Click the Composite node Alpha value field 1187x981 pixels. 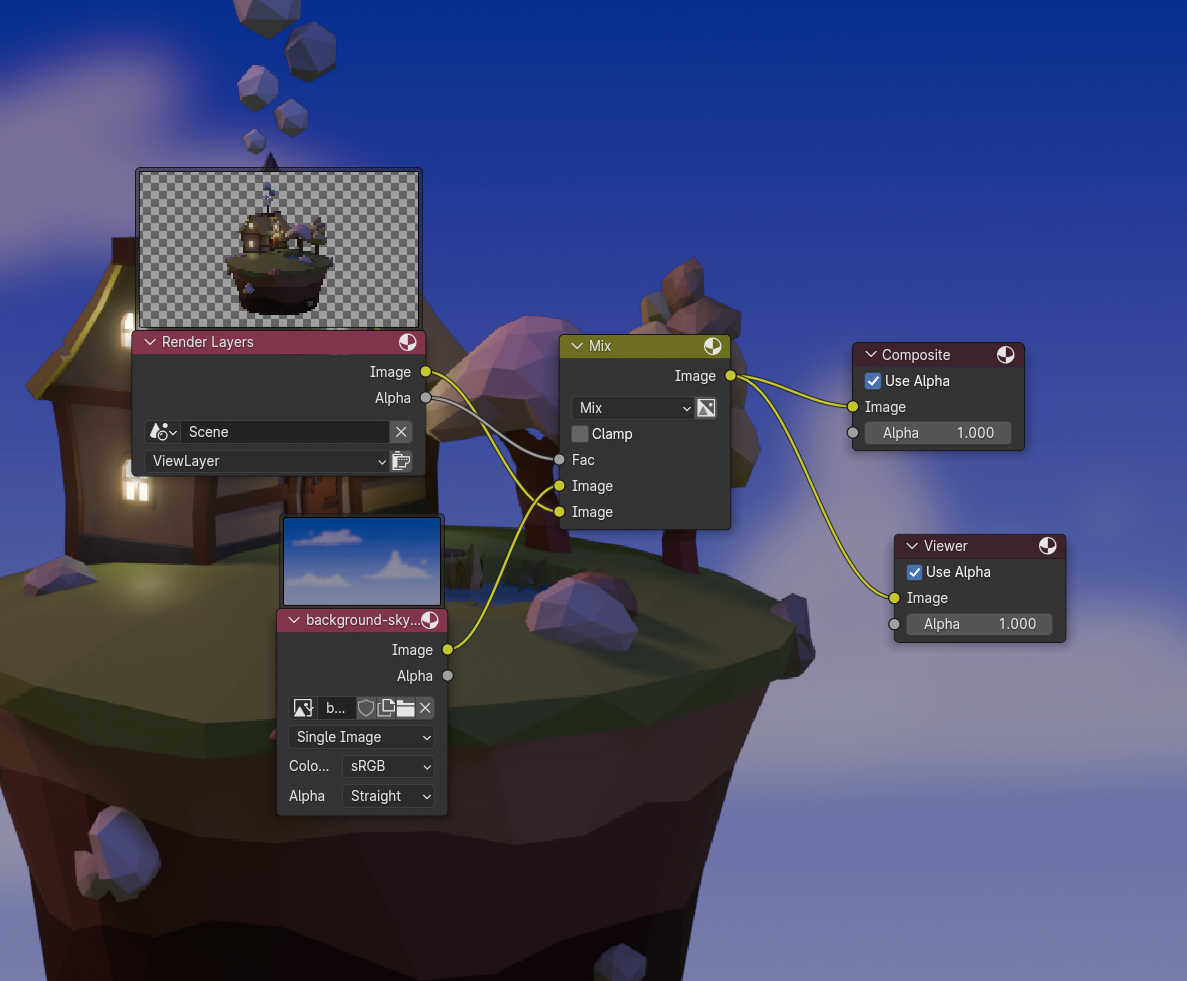pos(937,433)
